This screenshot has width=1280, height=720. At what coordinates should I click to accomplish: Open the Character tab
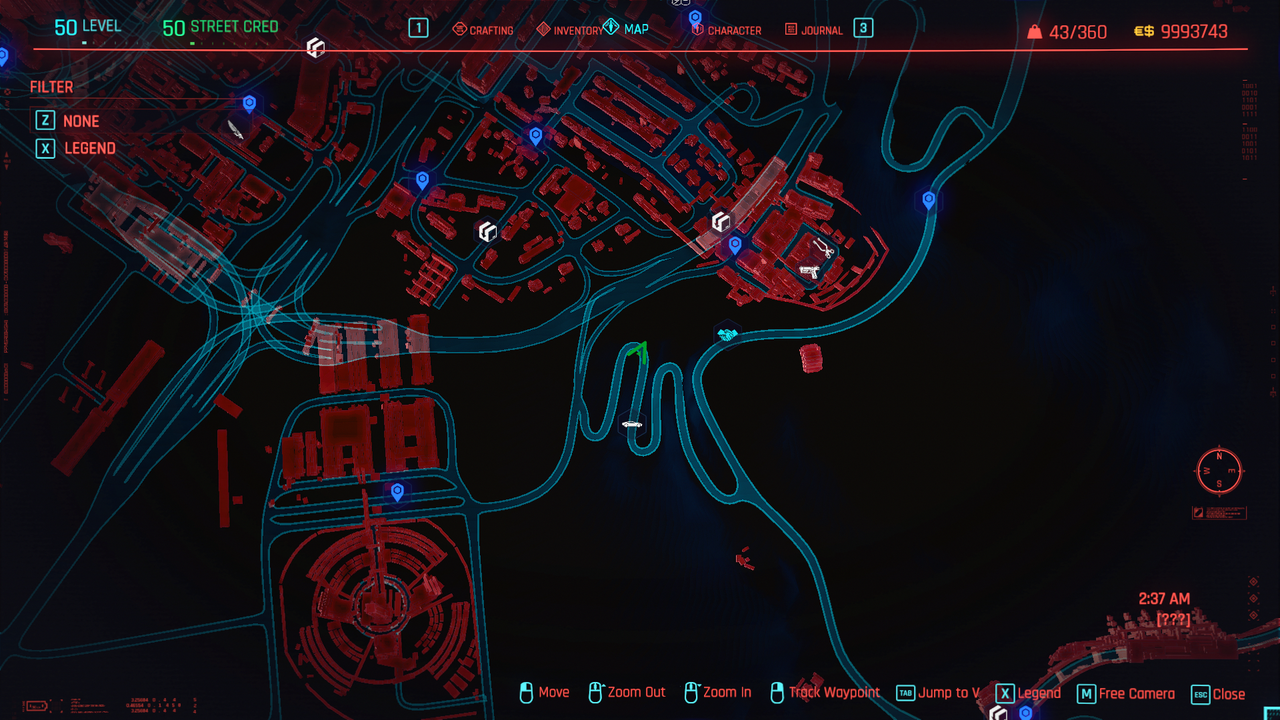[725, 30]
